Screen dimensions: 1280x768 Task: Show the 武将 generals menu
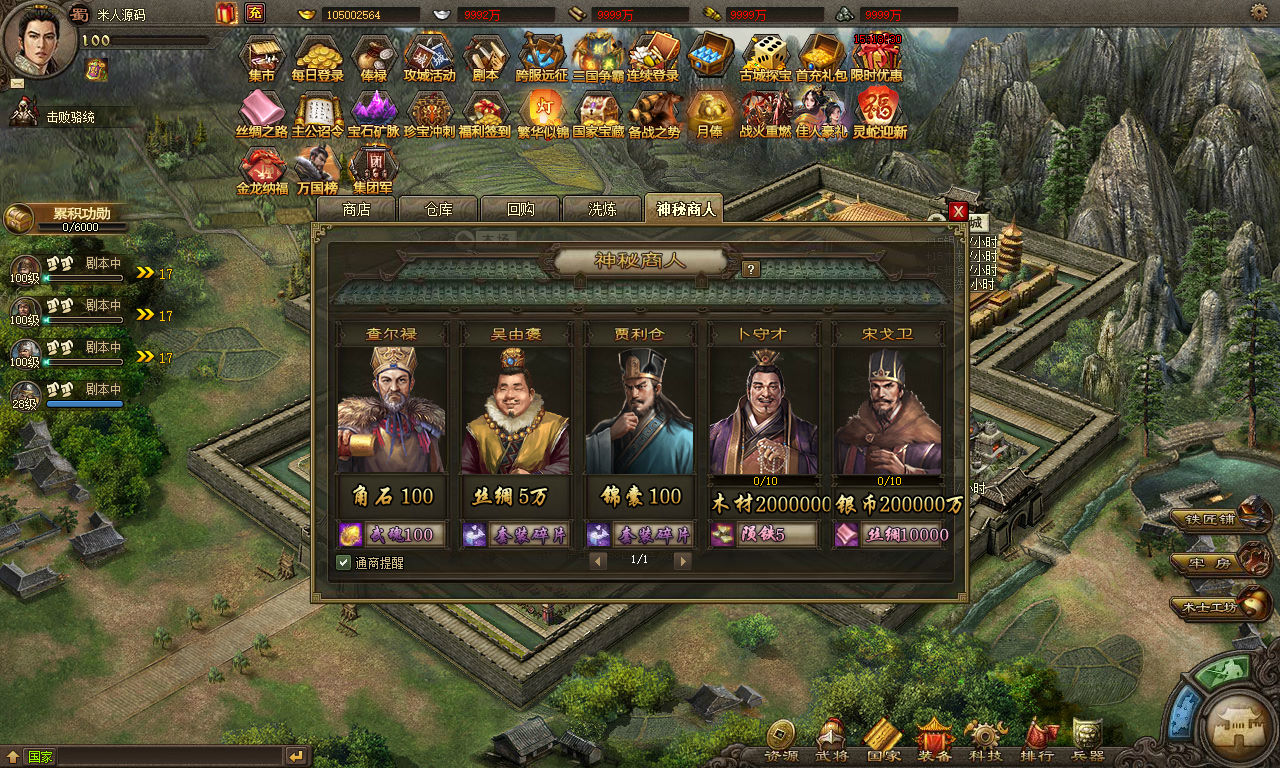tap(831, 740)
